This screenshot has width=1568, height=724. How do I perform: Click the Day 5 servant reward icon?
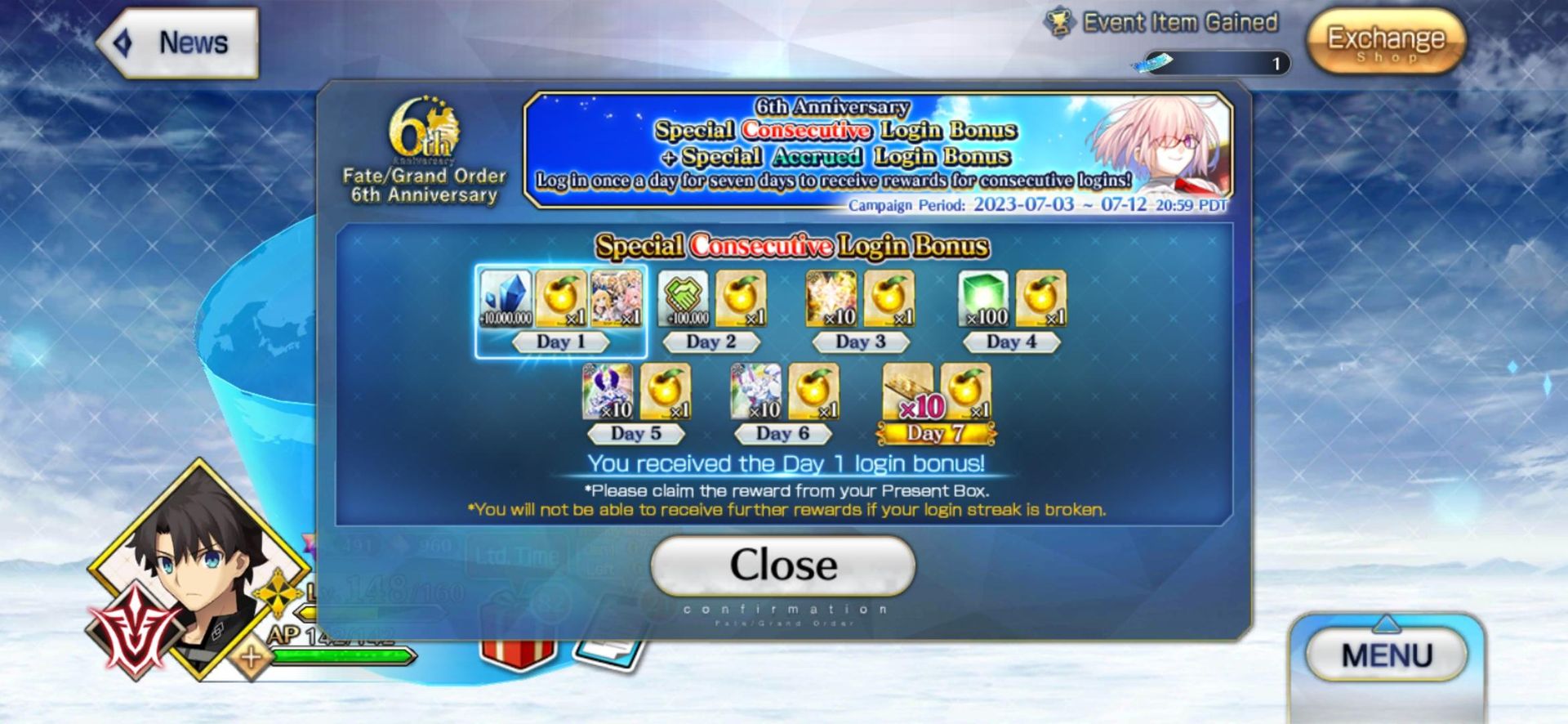(x=608, y=392)
